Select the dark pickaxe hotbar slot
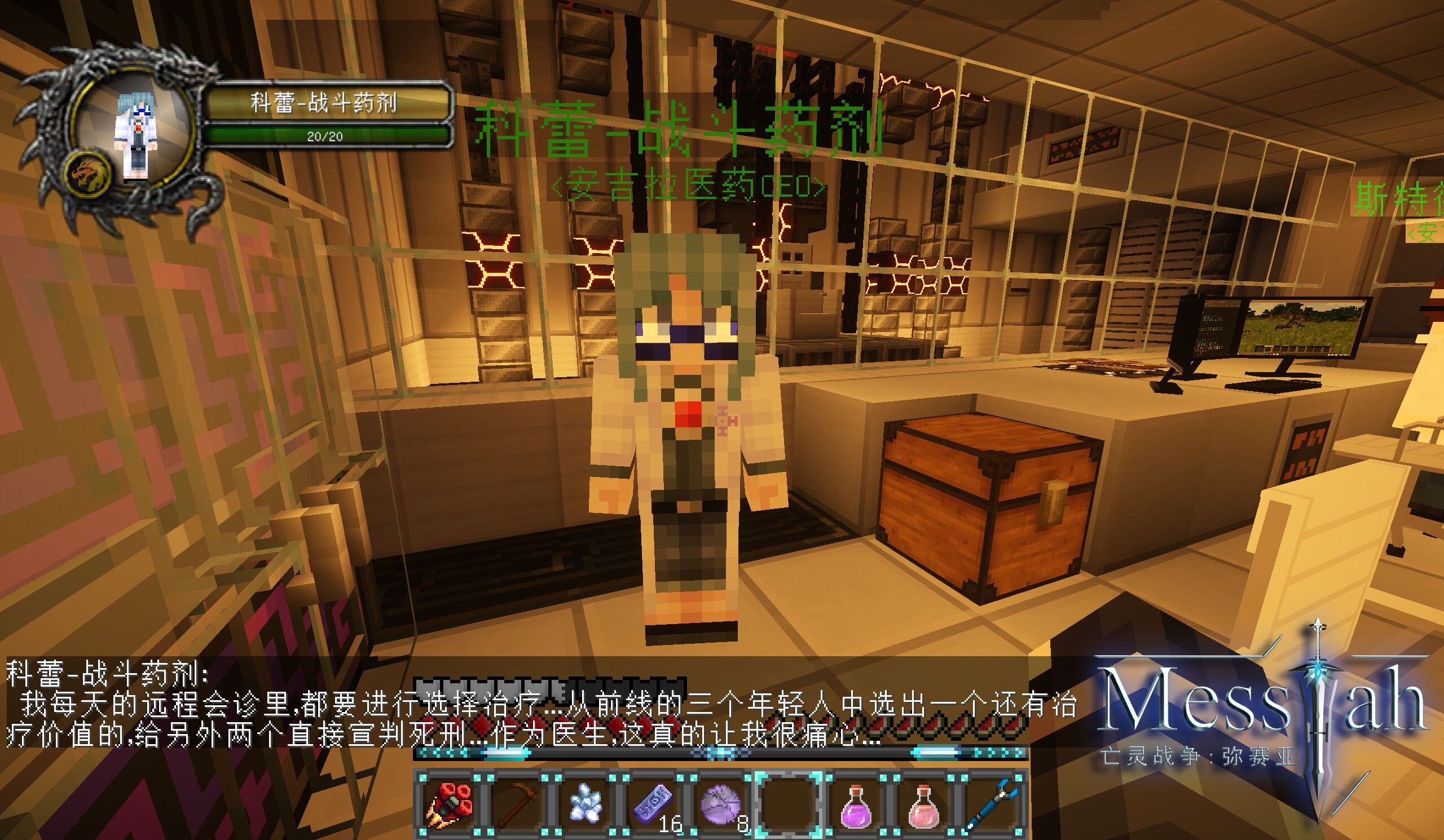Viewport: 1444px width, 840px height. tap(517, 804)
